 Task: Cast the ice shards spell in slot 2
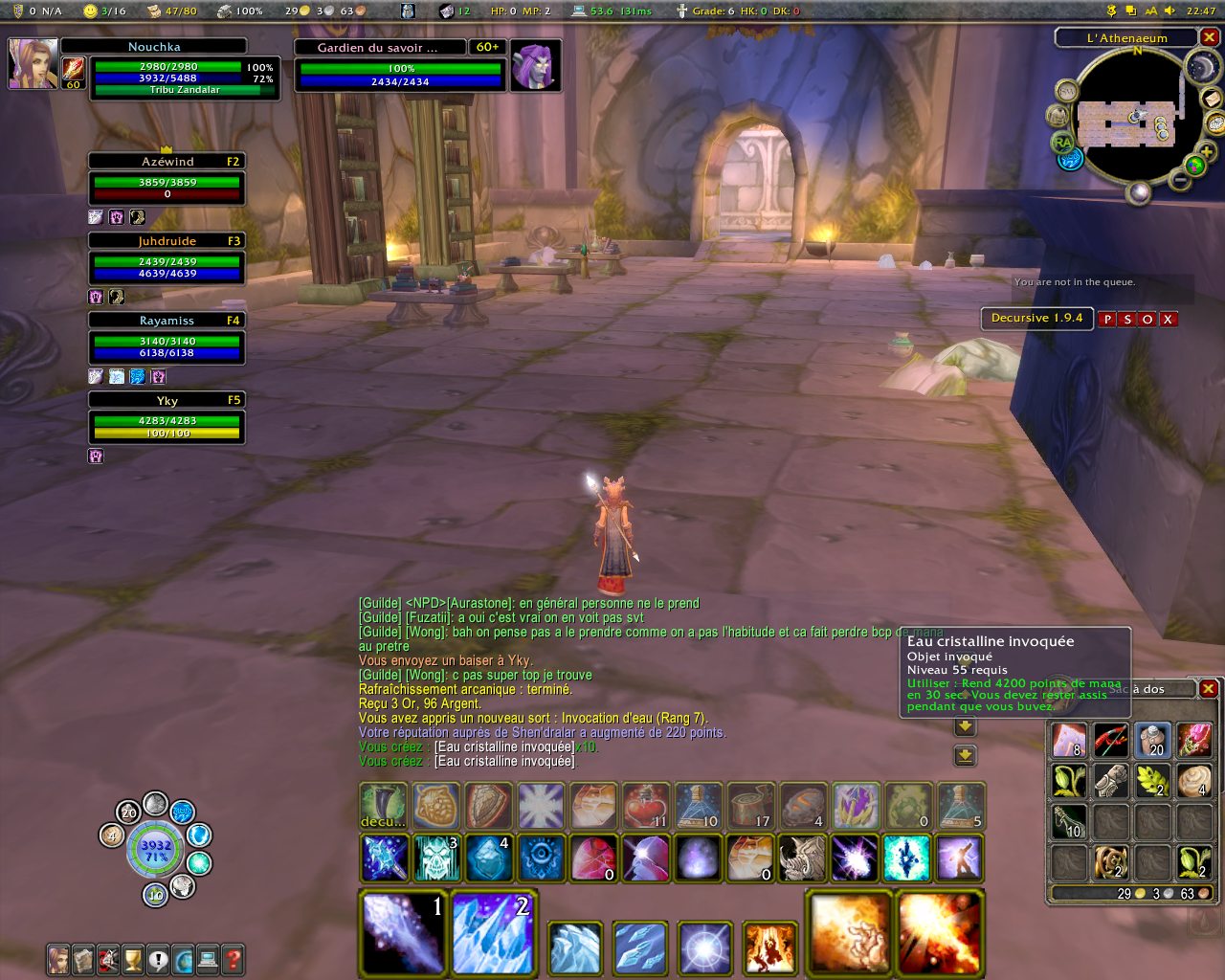point(493,933)
